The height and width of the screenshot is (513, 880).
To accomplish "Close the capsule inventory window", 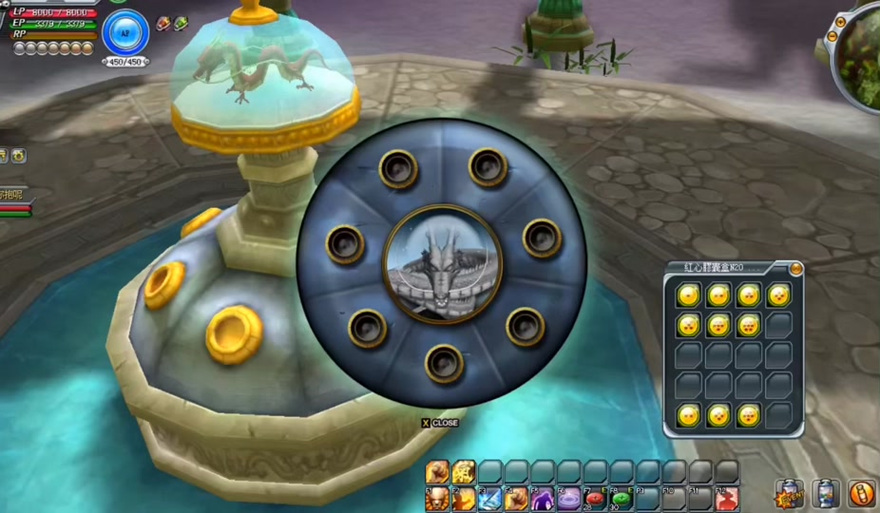I will click(x=796, y=269).
